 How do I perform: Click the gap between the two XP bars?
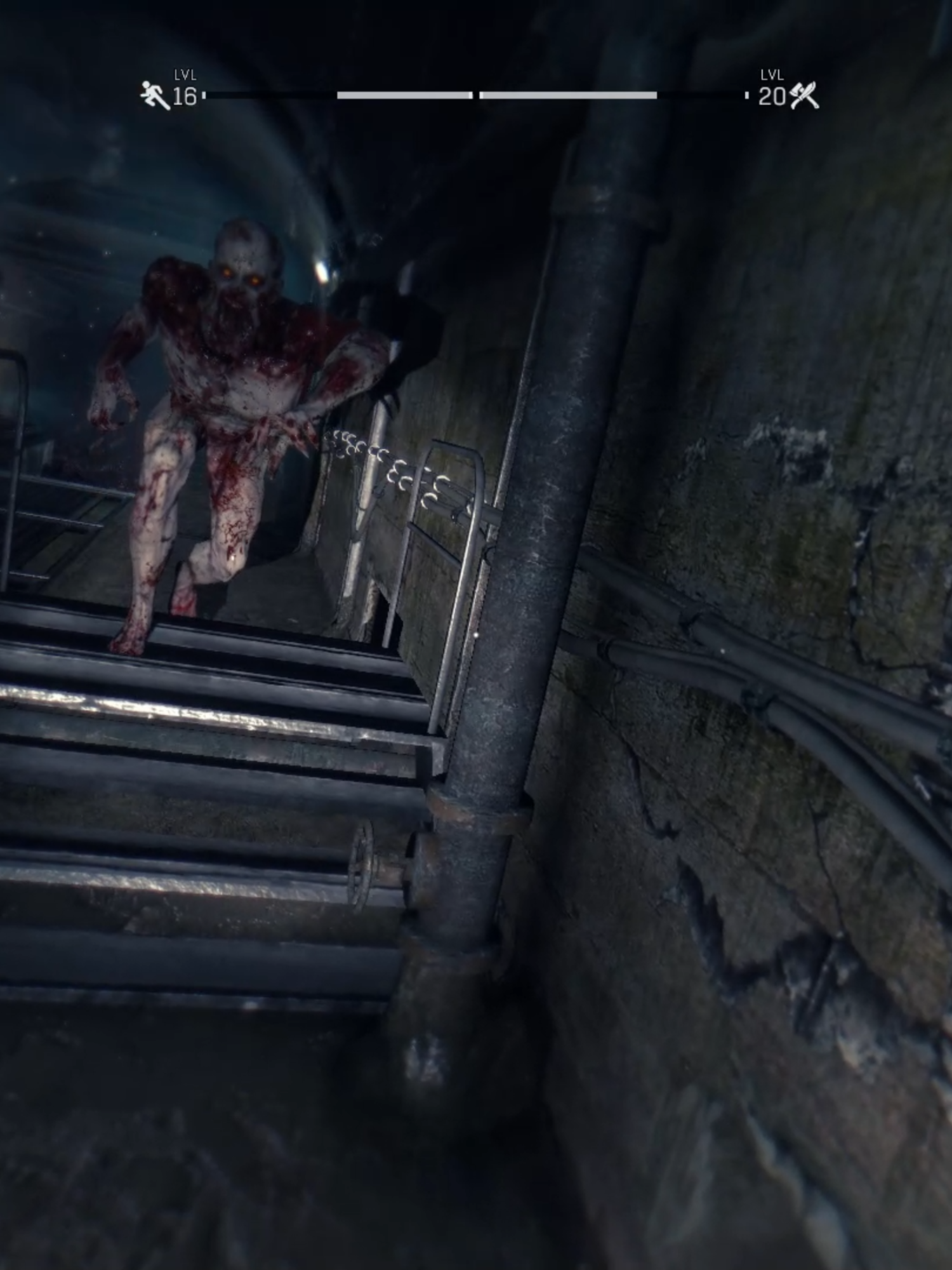(476, 95)
